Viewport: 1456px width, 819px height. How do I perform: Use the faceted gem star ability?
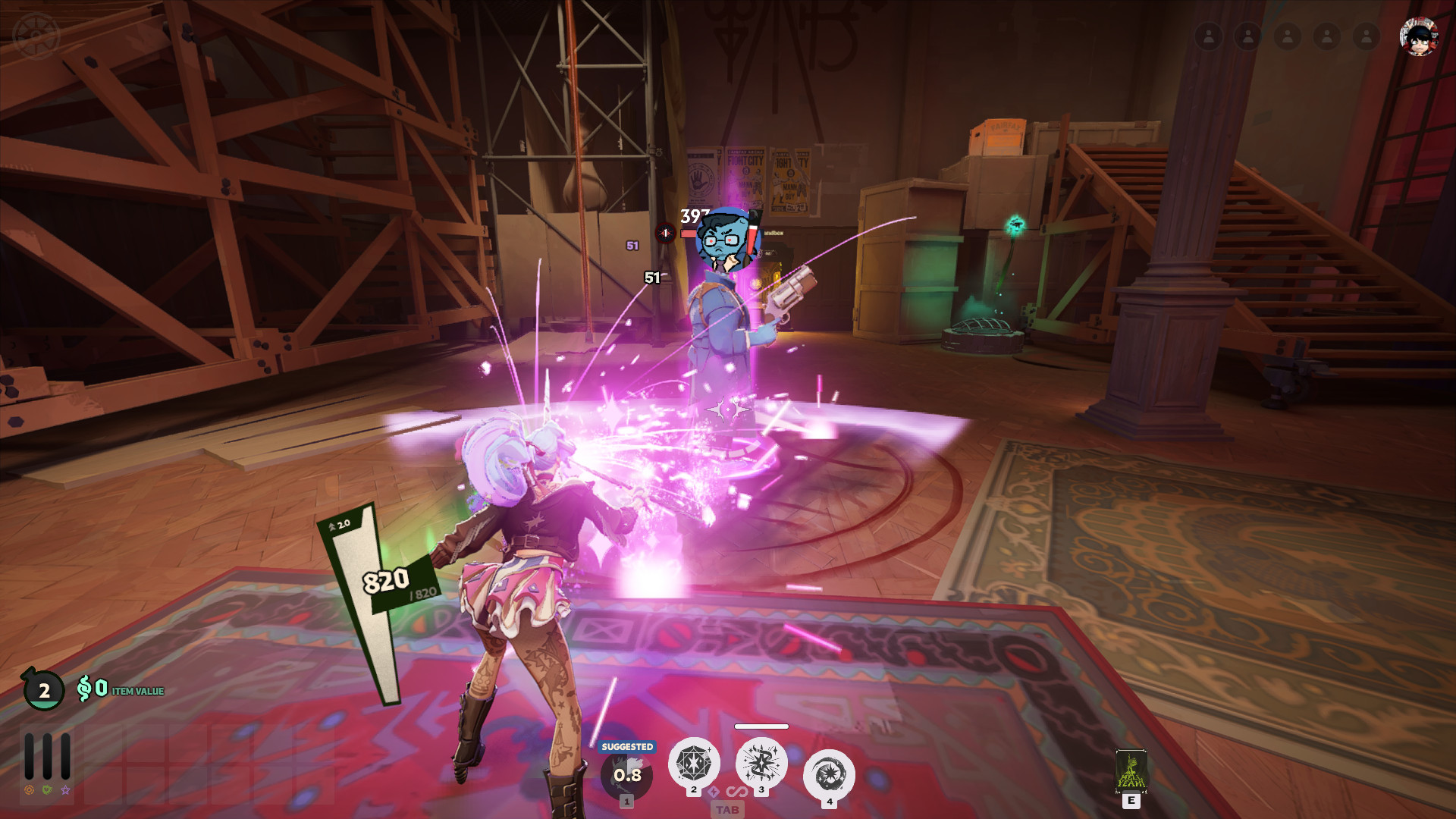[x=693, y=763]
